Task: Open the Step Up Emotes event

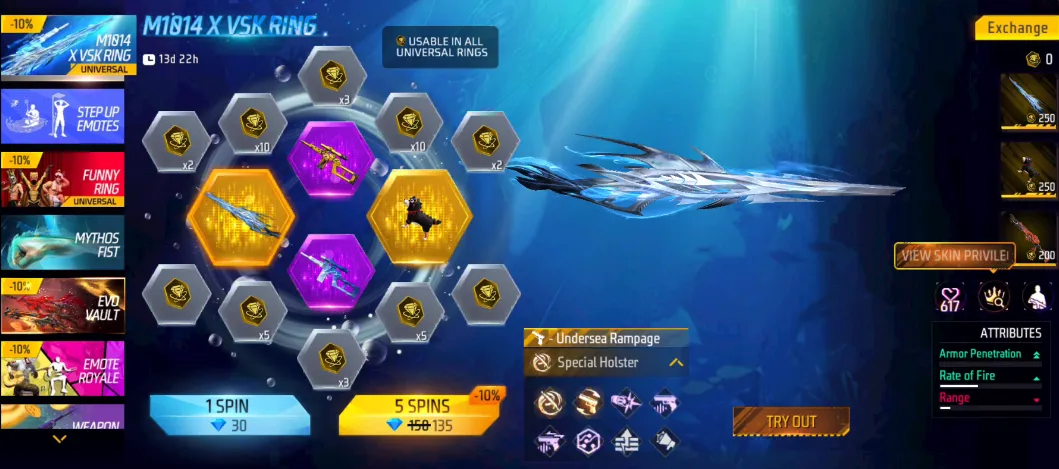Action: (x=63, y=119)
